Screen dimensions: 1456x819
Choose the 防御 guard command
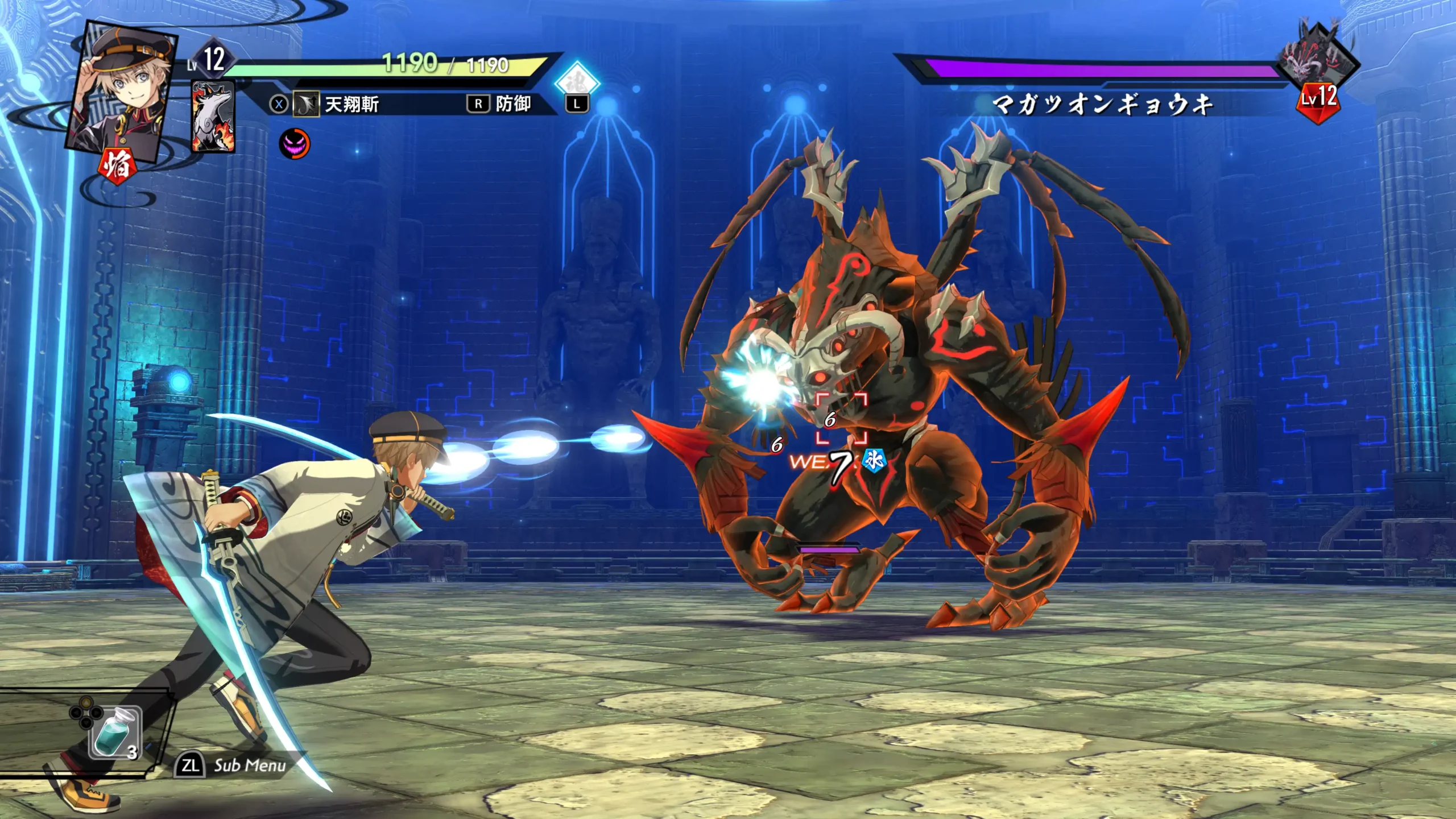pos(499,104)
